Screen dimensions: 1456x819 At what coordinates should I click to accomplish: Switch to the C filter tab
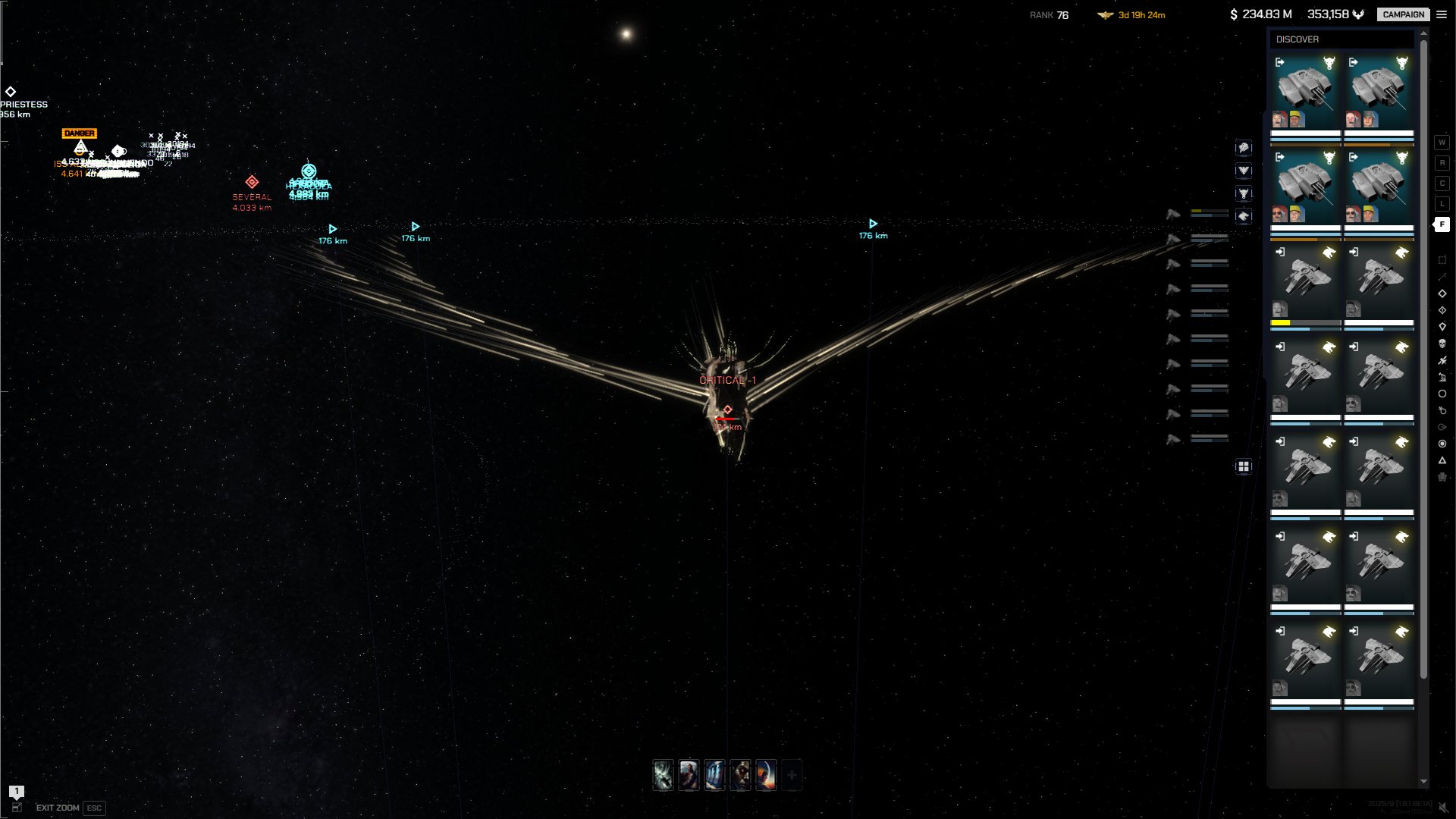click(x=1442, y=184)
